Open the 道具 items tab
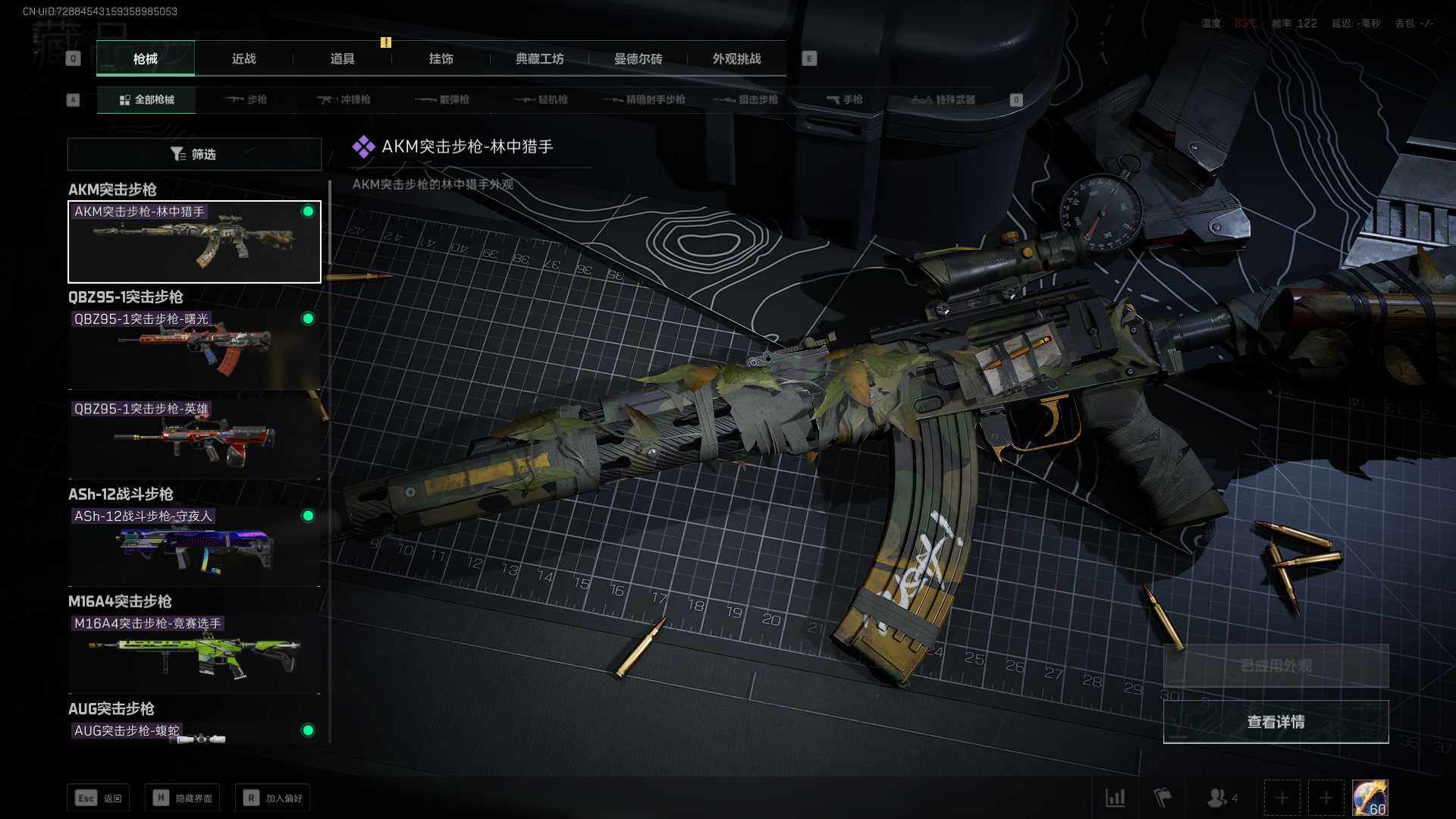Image resolution: width=1456 pixels, height=819 pixels. (x=342, y=58)
